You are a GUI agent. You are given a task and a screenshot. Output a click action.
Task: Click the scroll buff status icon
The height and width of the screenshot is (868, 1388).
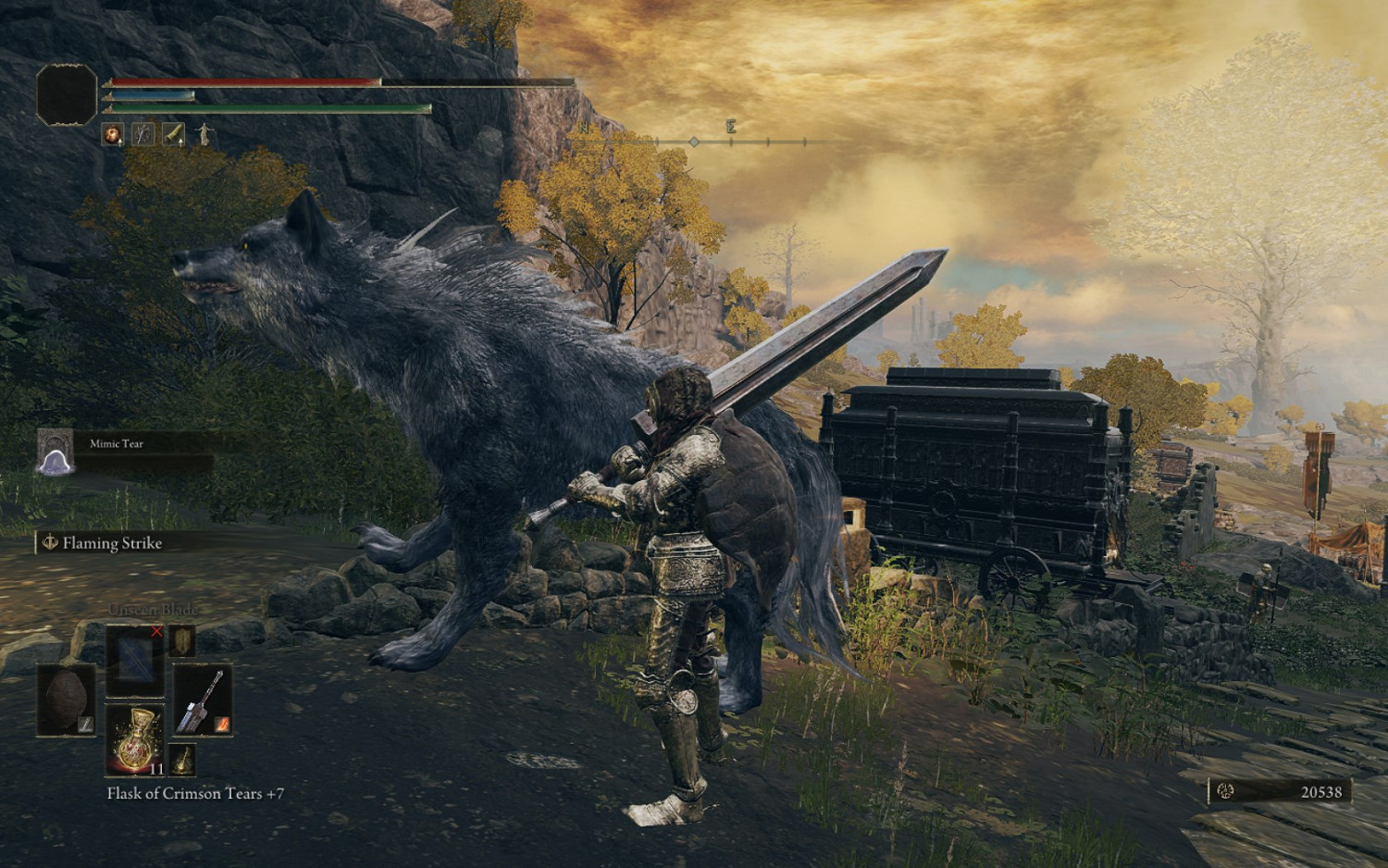tap(174, 134)
